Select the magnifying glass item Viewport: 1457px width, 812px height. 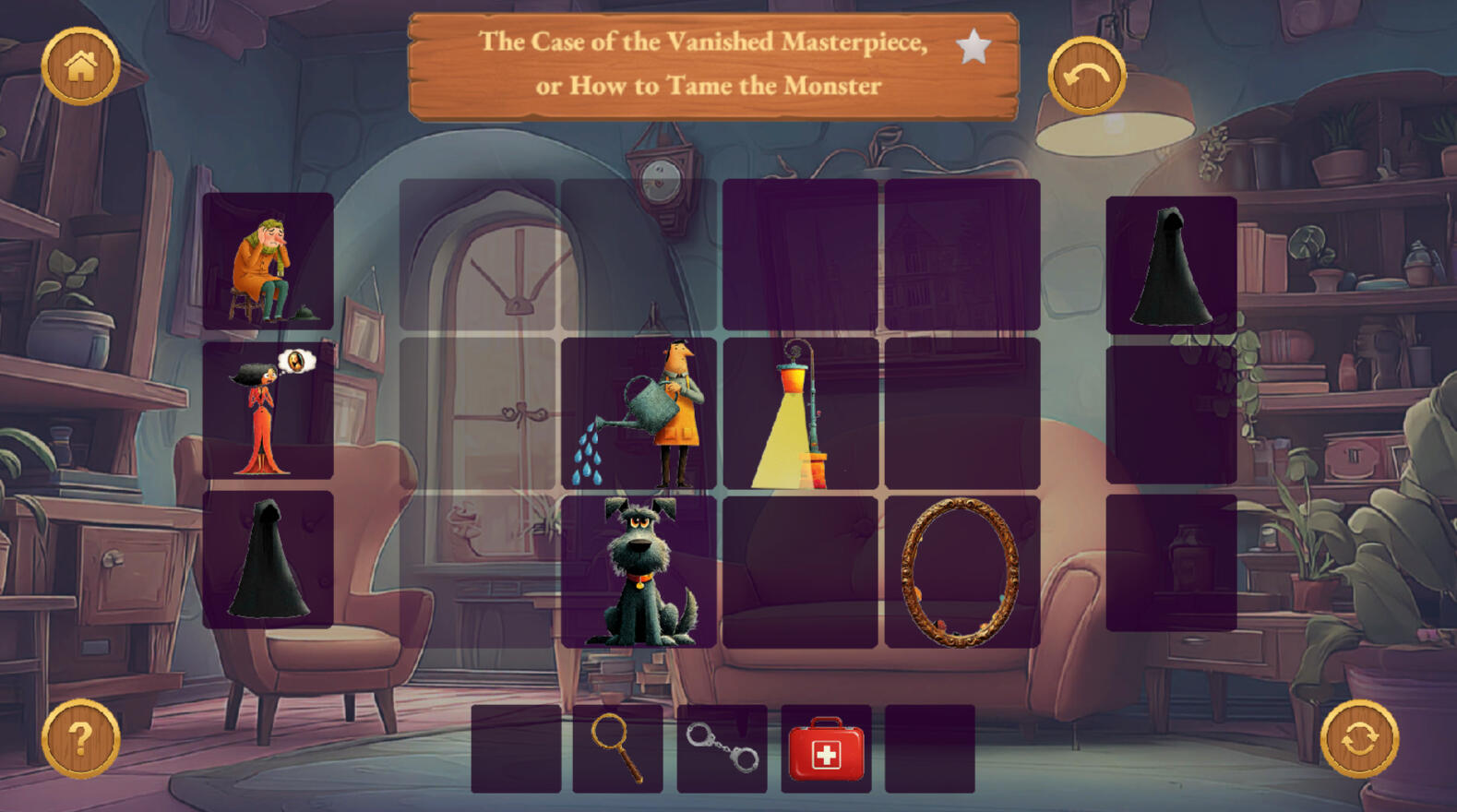(x=617, y=748)
